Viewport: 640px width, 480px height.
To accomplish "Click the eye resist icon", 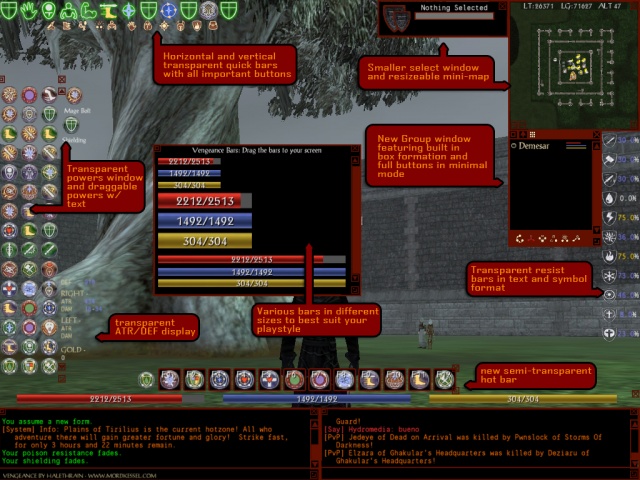I will pyautogui.click(x=609, y=294).
